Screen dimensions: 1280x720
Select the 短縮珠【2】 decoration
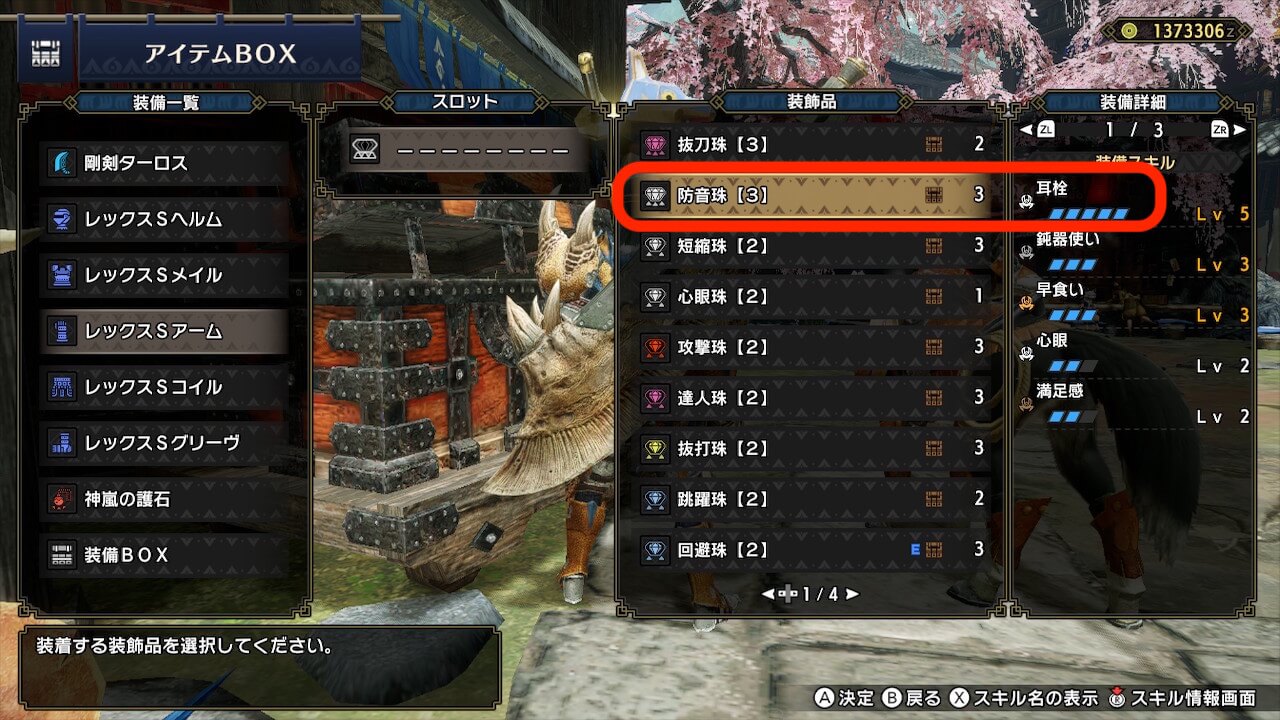coord(810,245)
